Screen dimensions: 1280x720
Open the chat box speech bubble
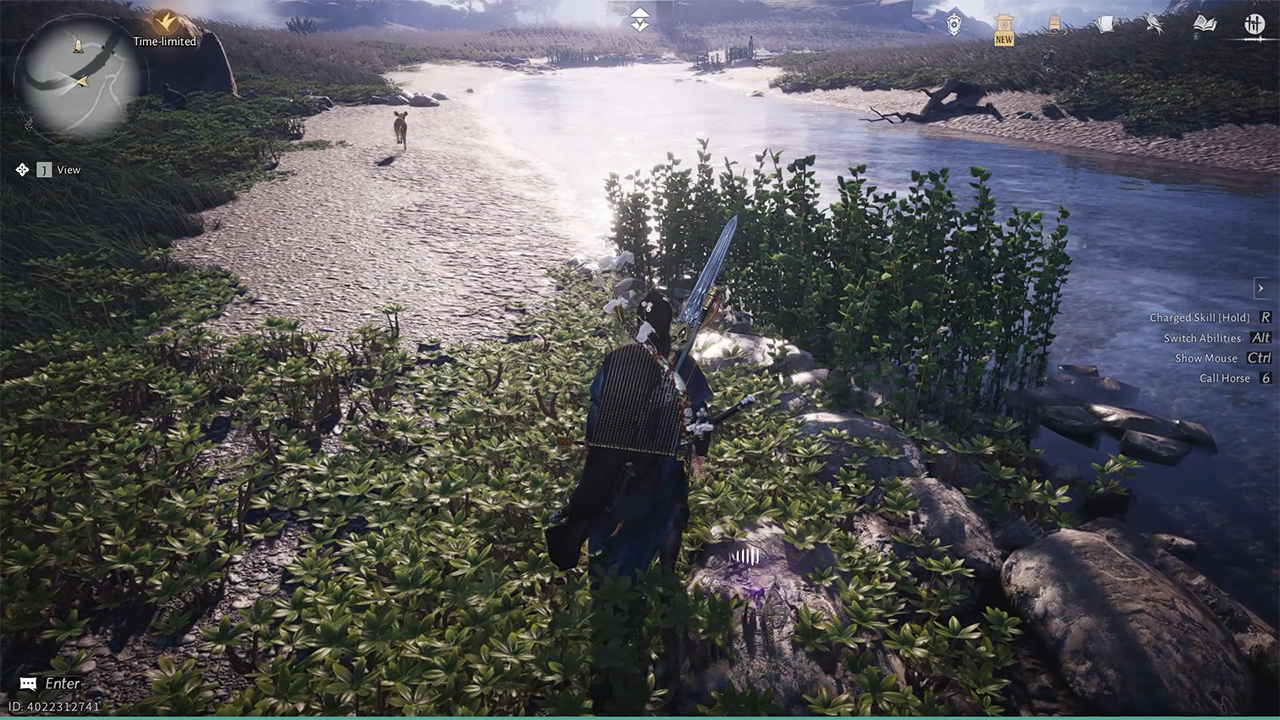click(28, 684)
